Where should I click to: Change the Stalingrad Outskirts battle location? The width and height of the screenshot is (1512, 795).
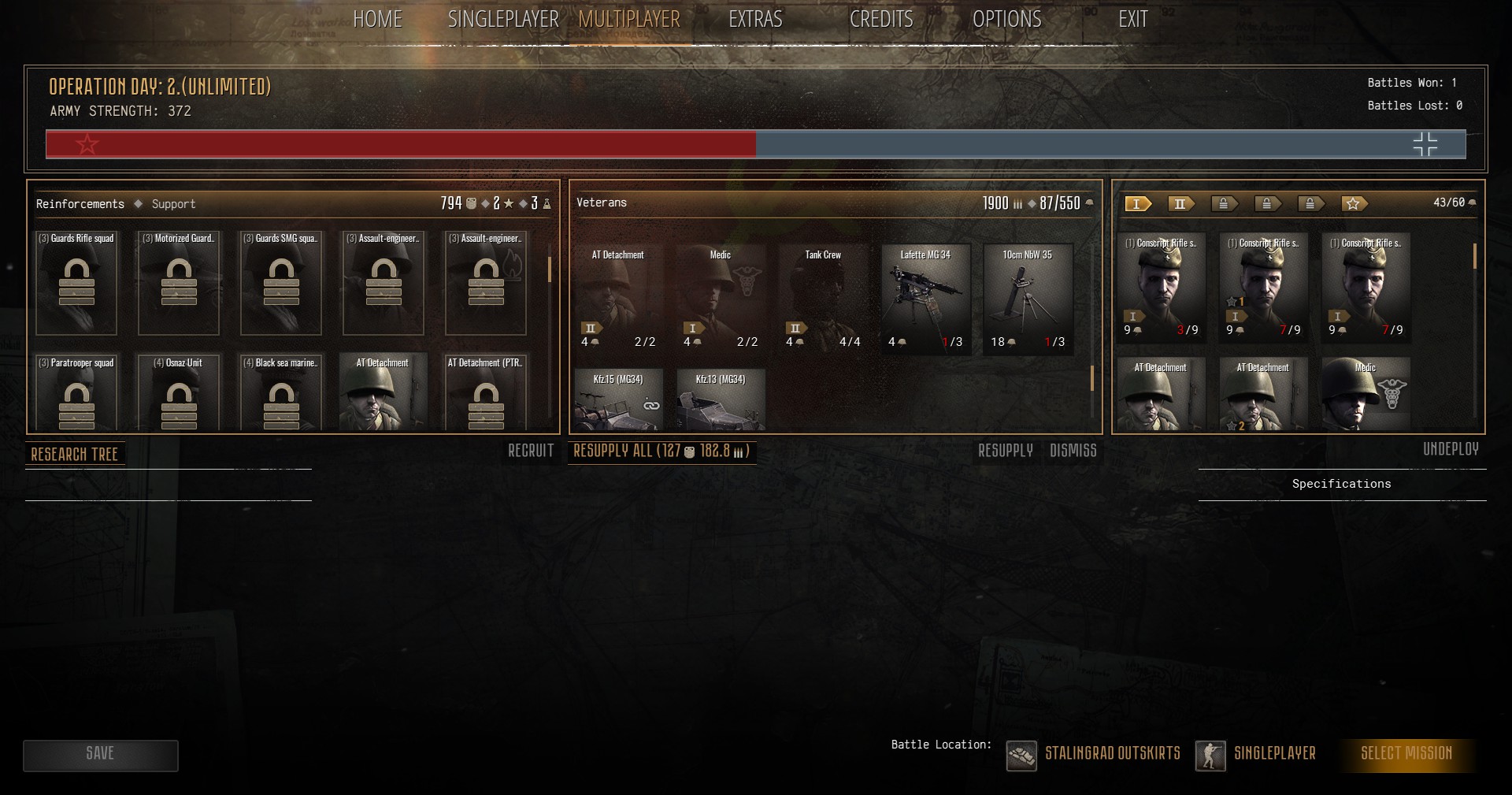pos(1095,754)
